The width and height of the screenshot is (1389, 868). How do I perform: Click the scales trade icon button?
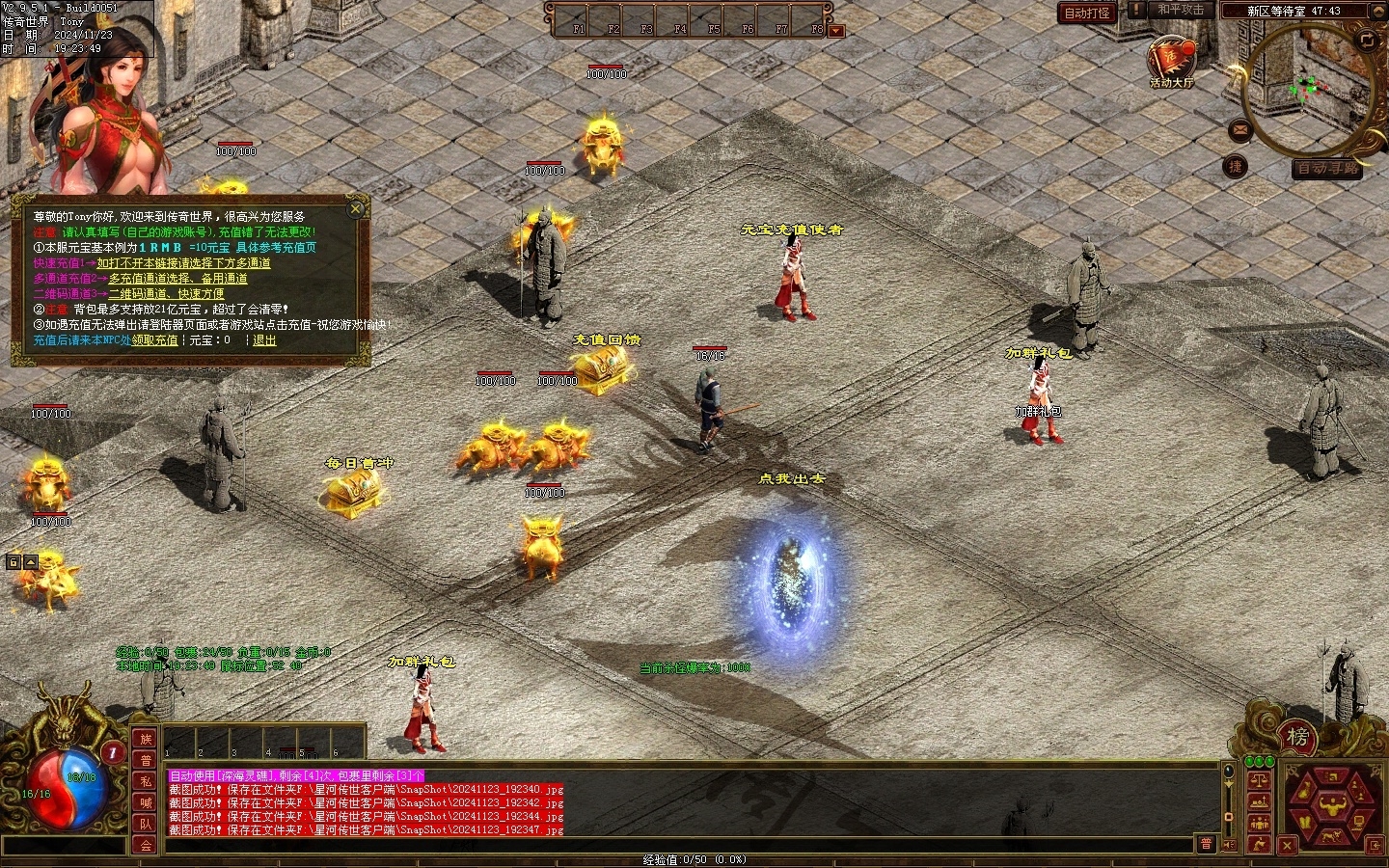tap(1259, 779)
